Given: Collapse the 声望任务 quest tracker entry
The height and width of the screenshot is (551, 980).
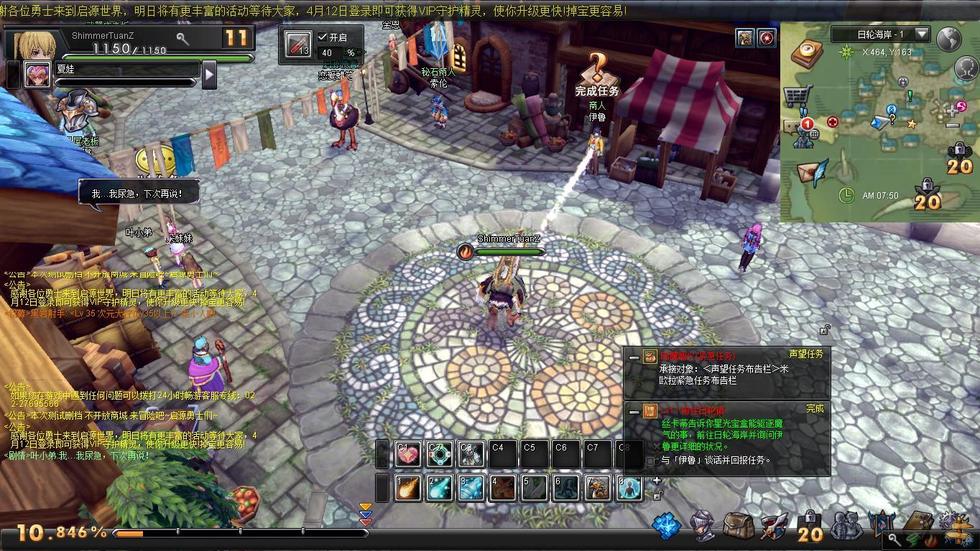Looking at the screenshot, I should [x=633, y=356].
